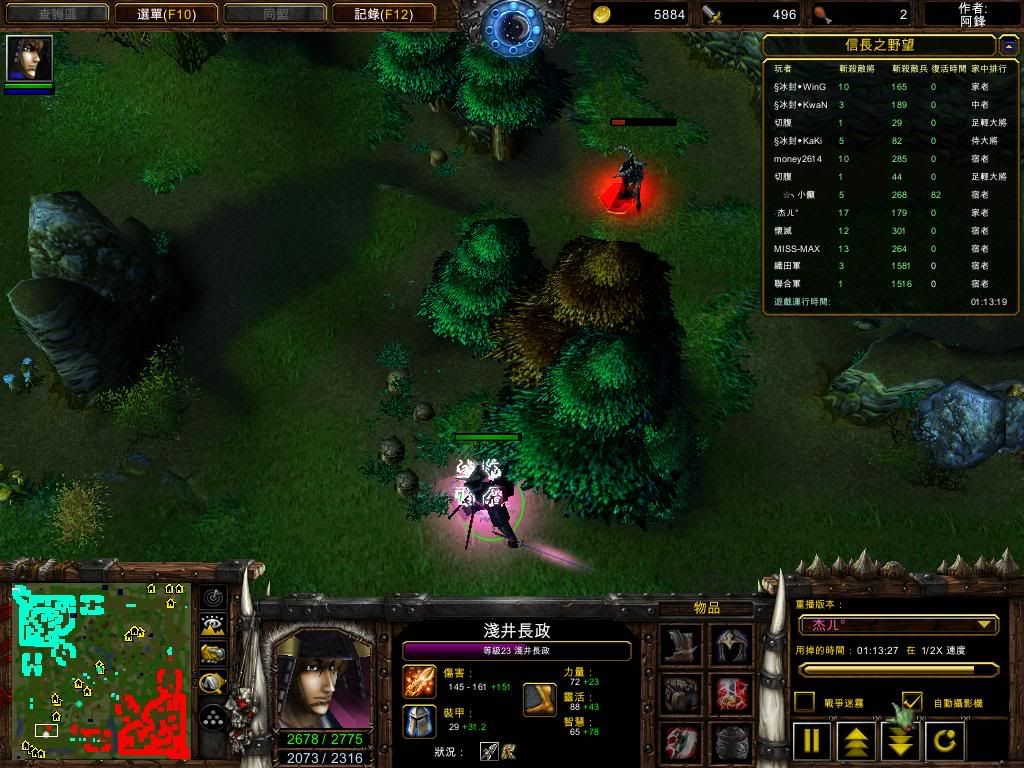Enable the 戰爭迷霧 fog of war checkbox
This screenshot has height=768, width=1024.
click(804, 702)
